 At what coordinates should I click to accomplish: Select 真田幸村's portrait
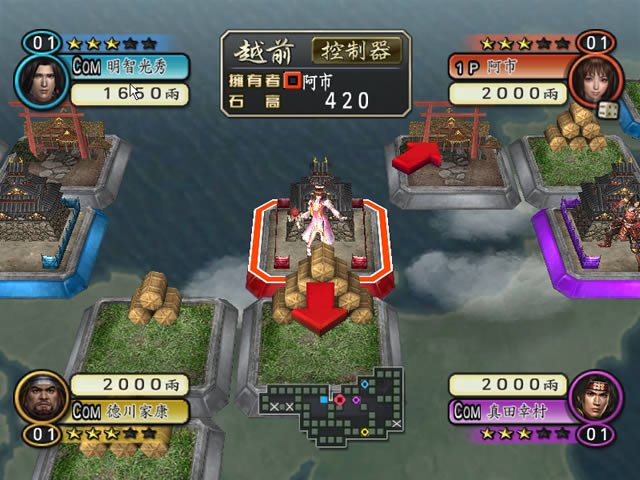pyautogui.click(x=594, y=398)
